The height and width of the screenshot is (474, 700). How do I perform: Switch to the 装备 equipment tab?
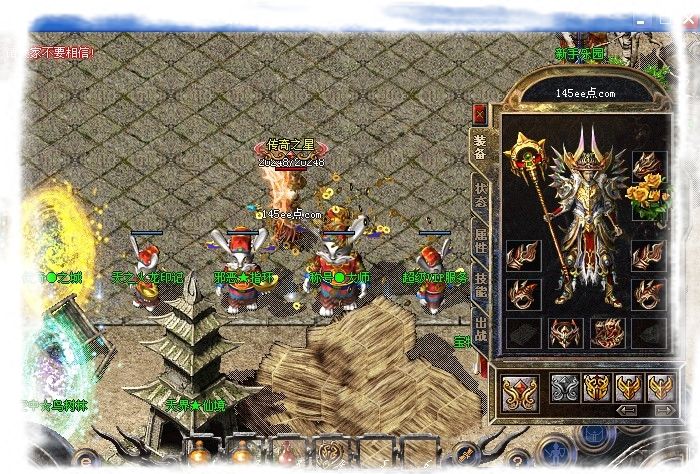coord(480,147)
